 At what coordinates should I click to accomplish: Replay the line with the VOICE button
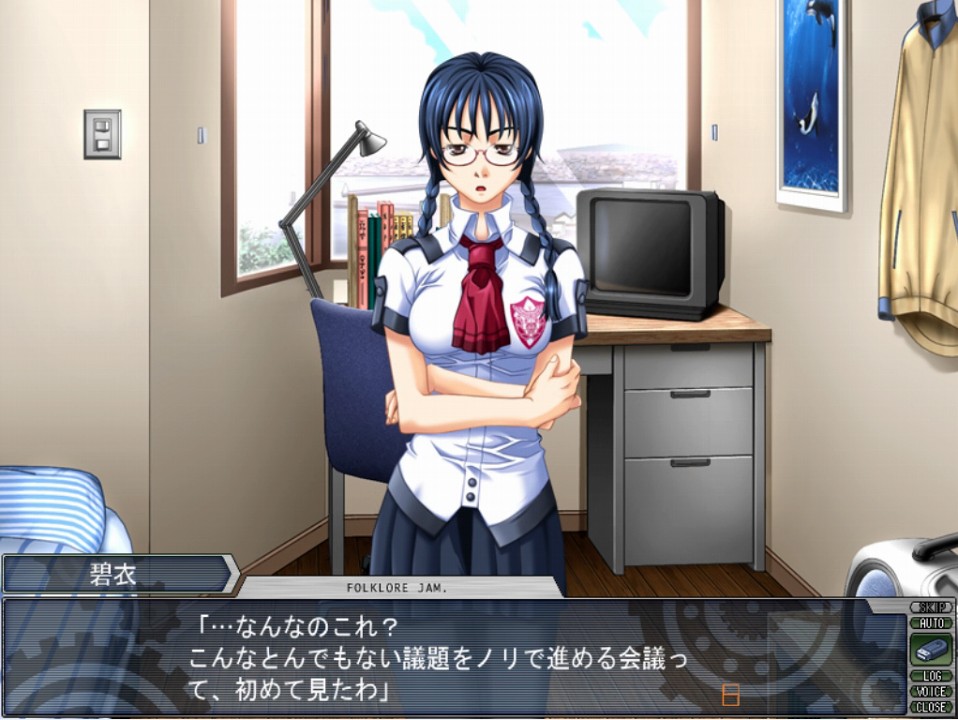[x=930, y=691]
